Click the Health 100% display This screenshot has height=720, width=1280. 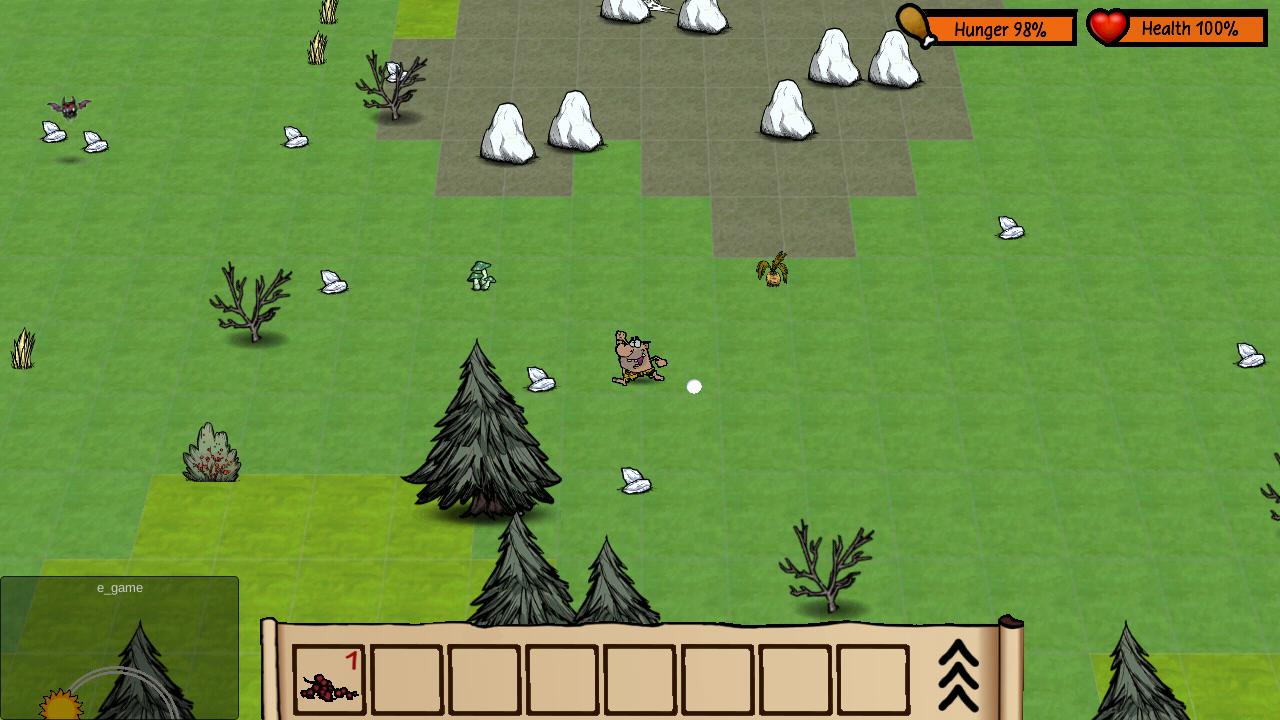[1190, 29]
